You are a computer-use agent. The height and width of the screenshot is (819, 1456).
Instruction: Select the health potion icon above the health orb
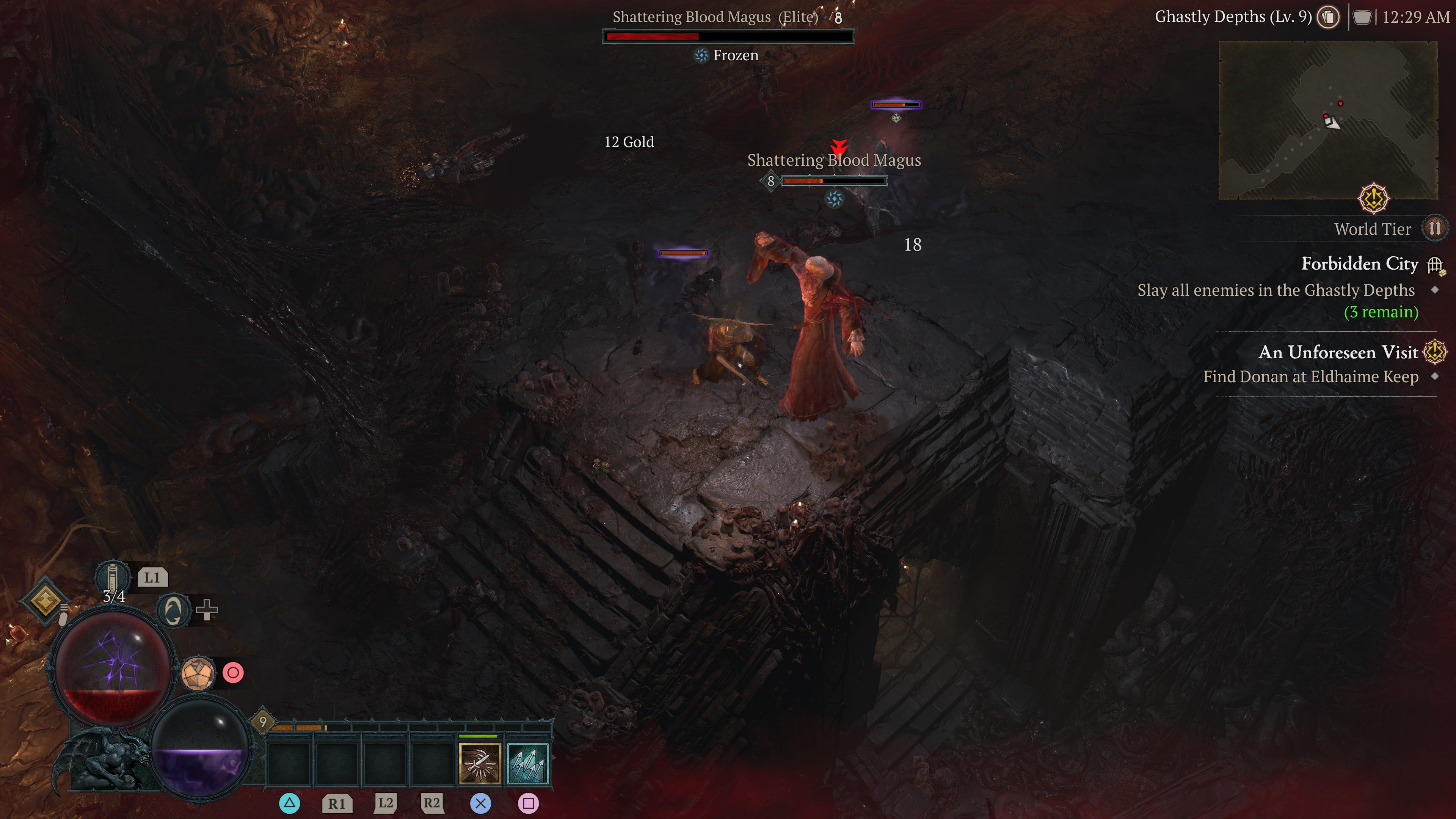(x=114, y=577)
